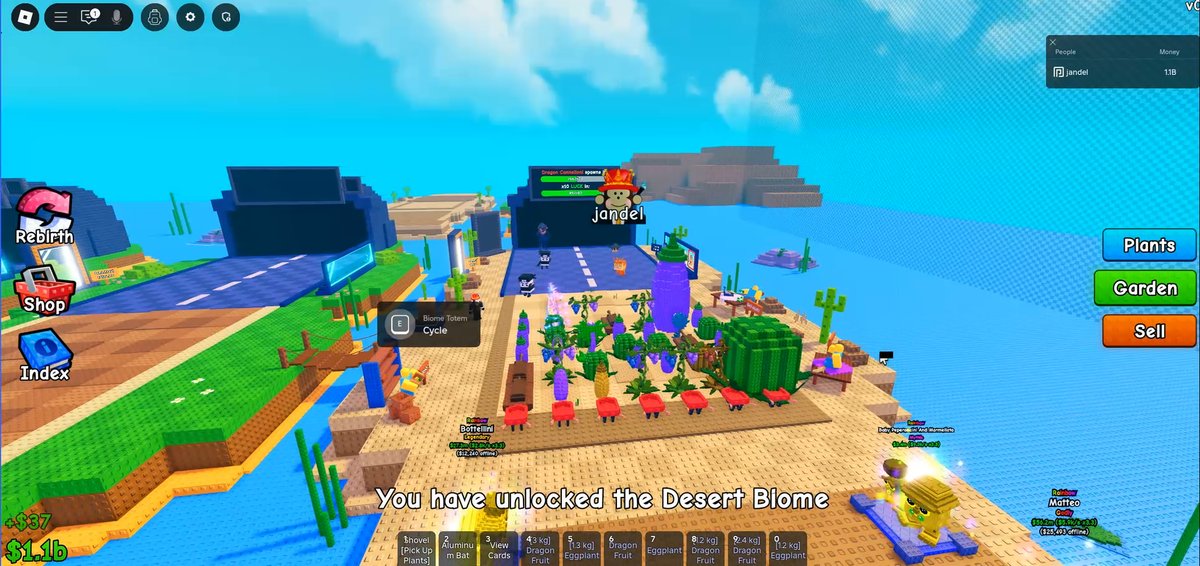Select the 2.4 kg Dragon Fruit slot
The width and height of the screenshot is (1200, 566).
point(746,549)
